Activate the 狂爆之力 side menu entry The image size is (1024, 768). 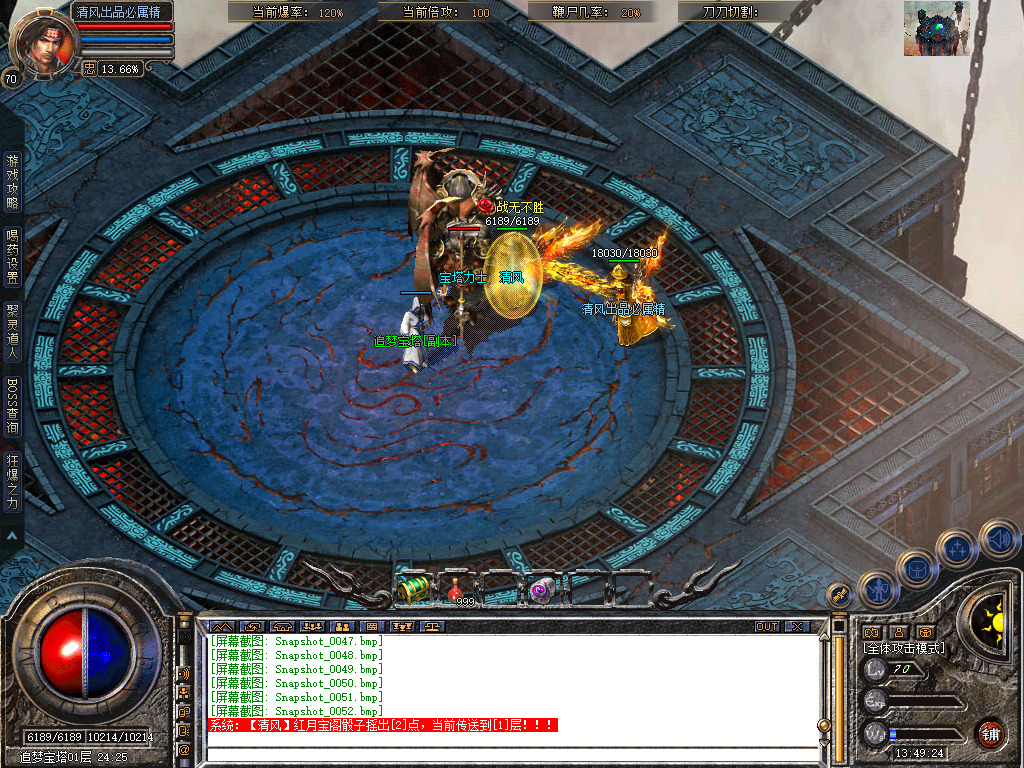tap(12, 482)
